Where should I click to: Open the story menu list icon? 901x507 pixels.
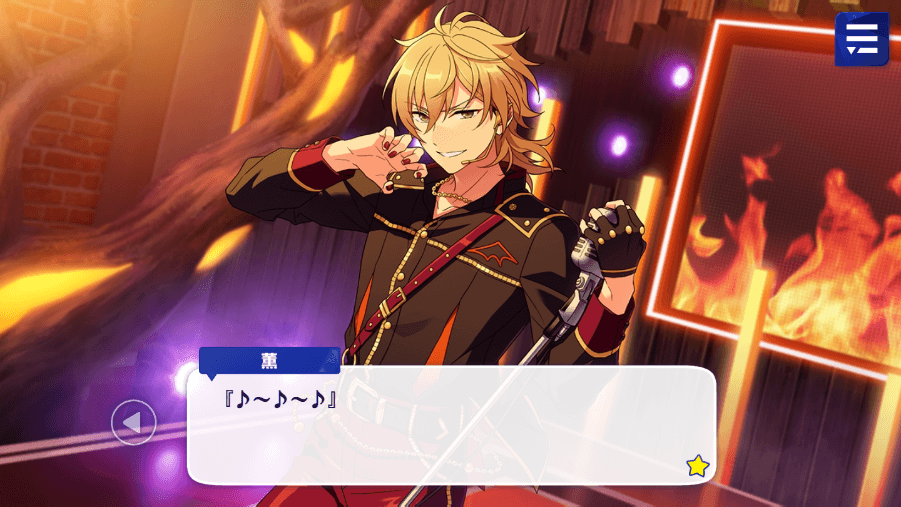[861, 39]
